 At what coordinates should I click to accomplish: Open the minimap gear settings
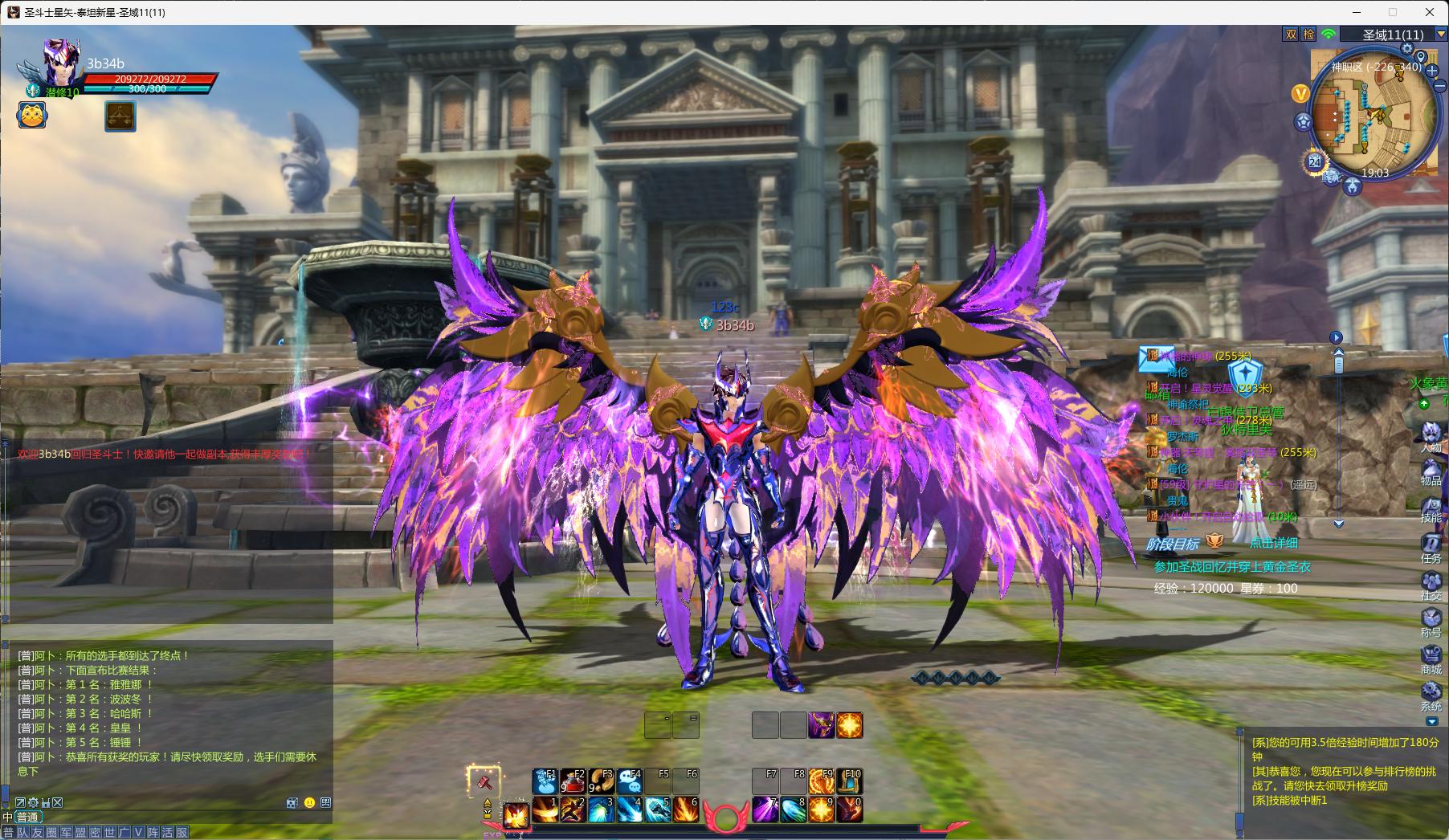[1406, 49]
